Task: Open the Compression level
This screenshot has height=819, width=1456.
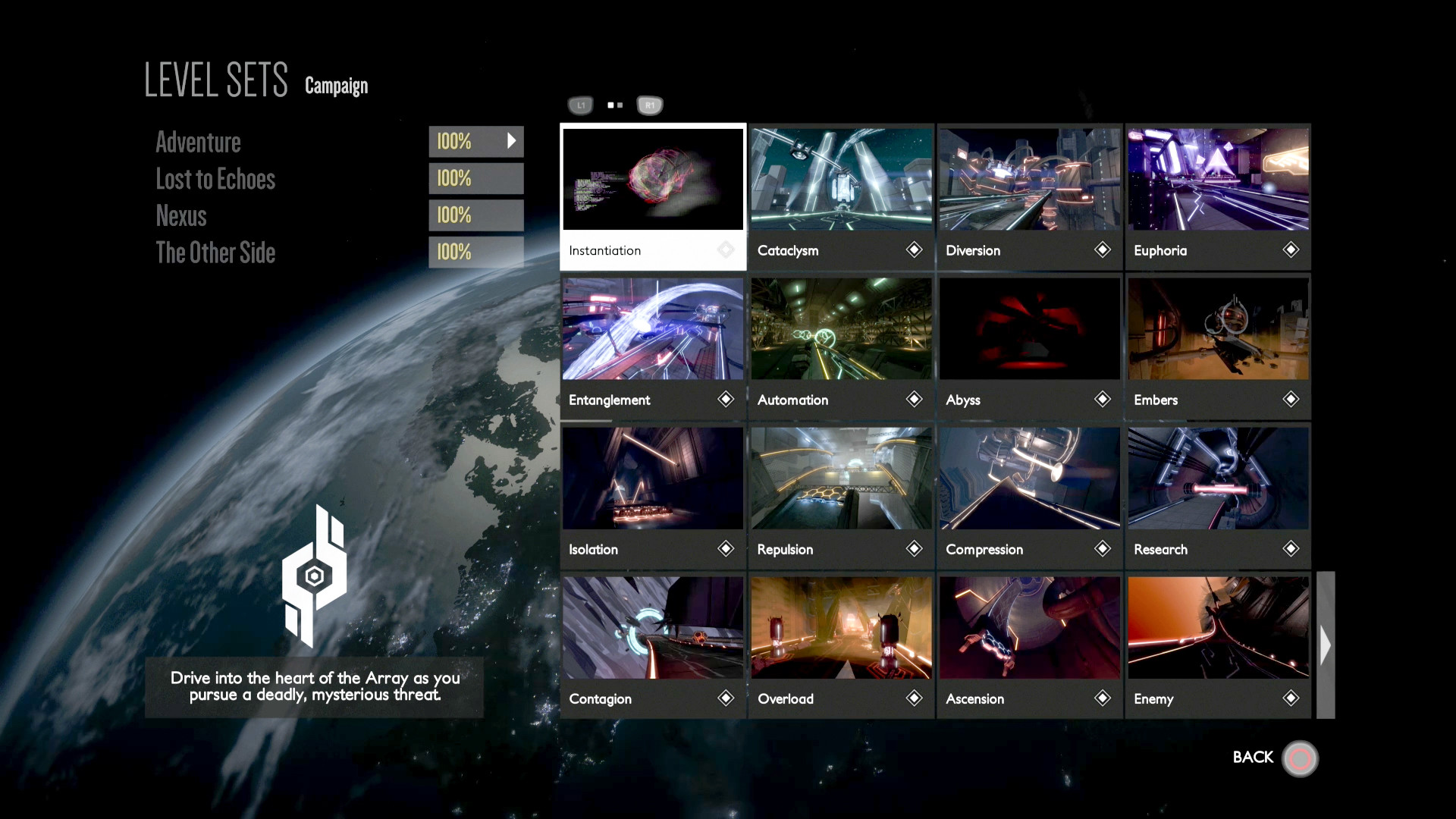Action: pyautogui.click(x=1029, y=495)
